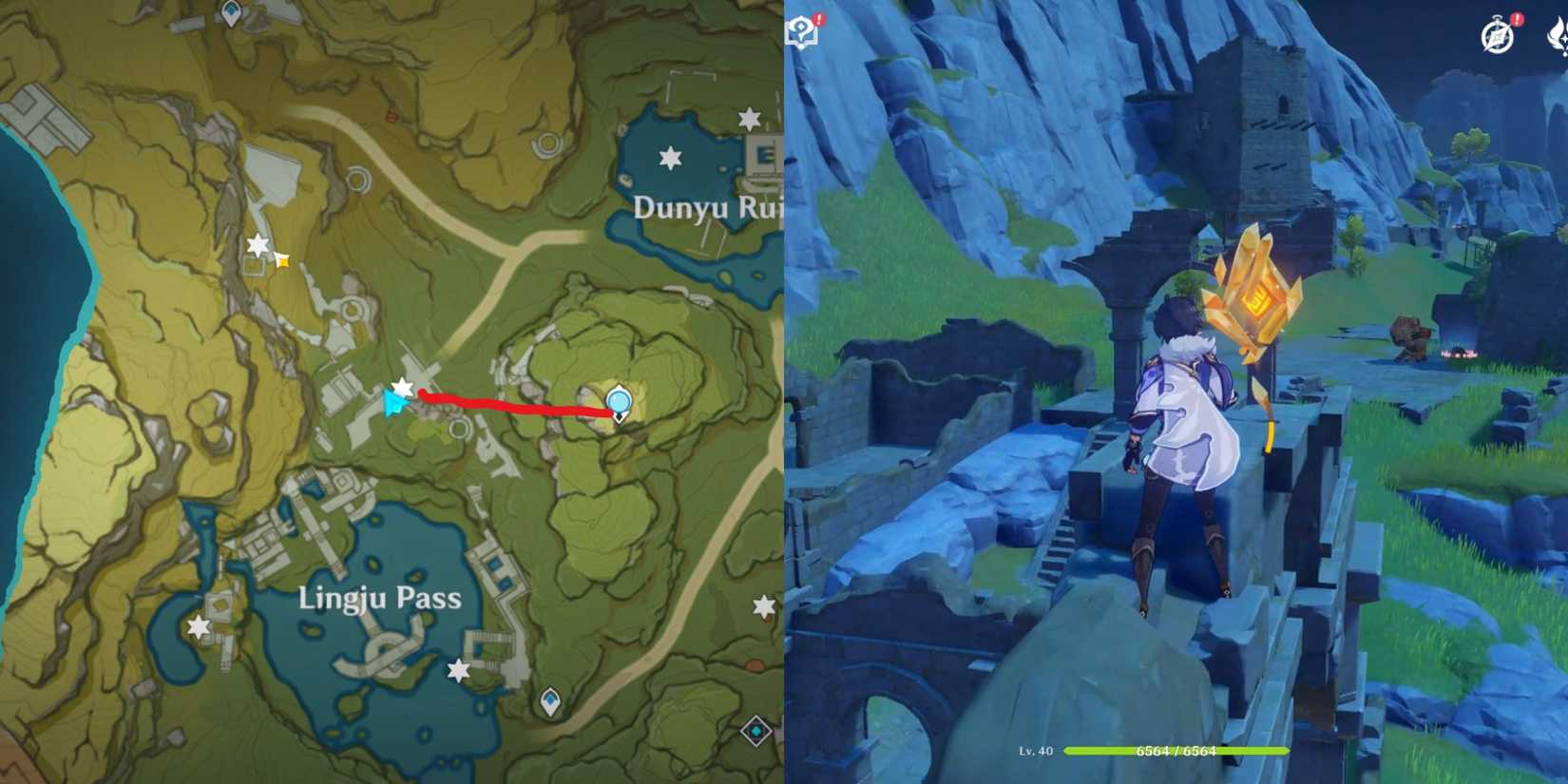Select the yellow flag marker near the northwest ruins
This screenshot has width=1568, height=784.
pyautogui.click(x=282, y=261)
